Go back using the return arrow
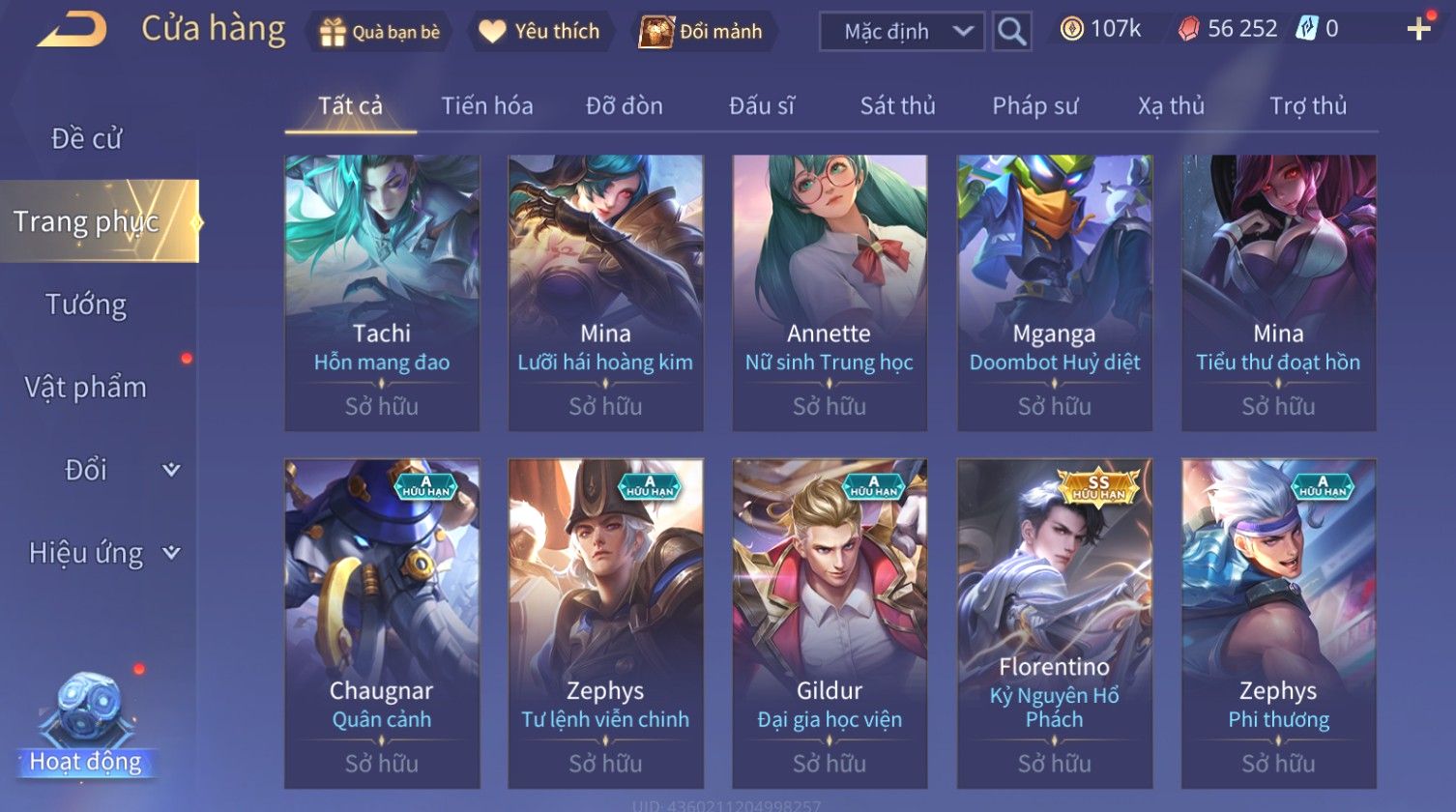This screenshot has height=812, width=1456. 72,30
